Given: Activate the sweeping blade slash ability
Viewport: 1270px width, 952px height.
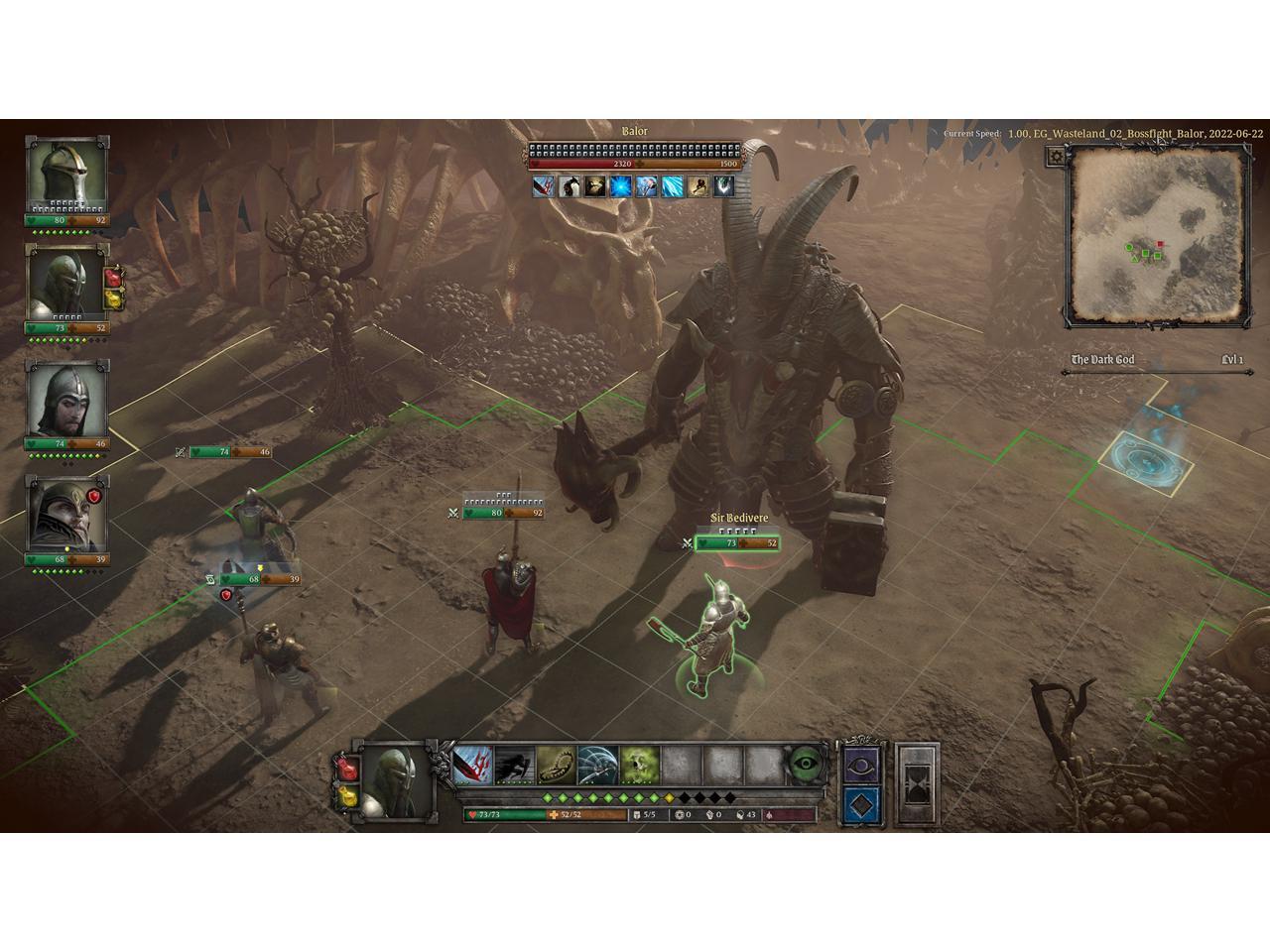Looking at the screenshot, I should (x=598, y=765).
